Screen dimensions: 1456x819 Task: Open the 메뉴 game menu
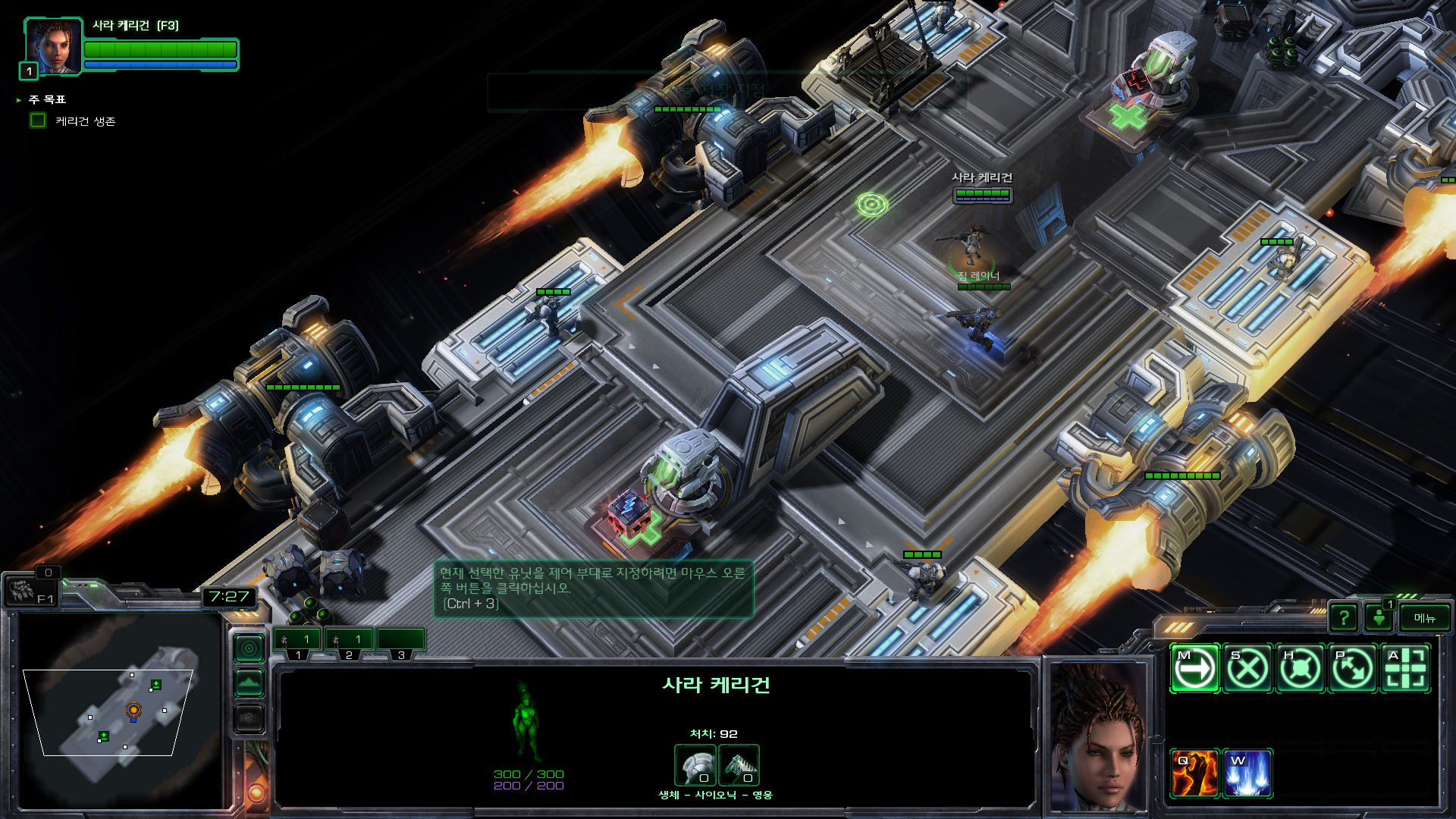pyautogui.click(x=1424, y=618)
